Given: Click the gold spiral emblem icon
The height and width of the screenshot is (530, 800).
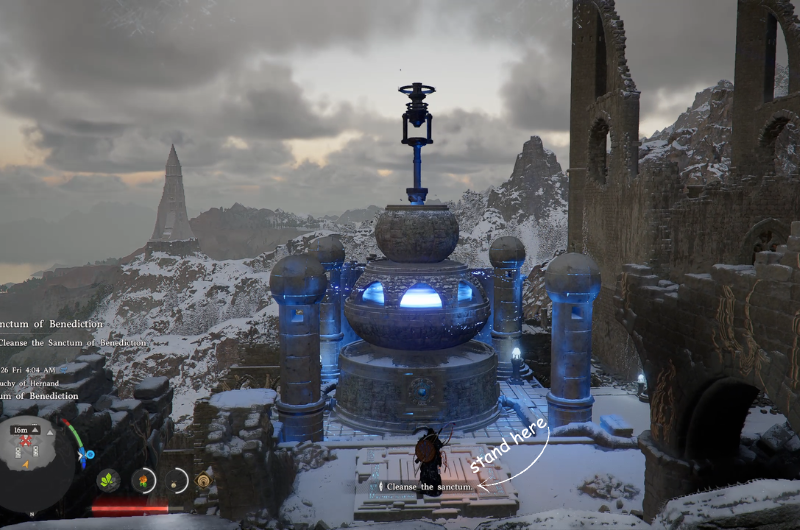Looking at the screenshot, I should (204, 480).
